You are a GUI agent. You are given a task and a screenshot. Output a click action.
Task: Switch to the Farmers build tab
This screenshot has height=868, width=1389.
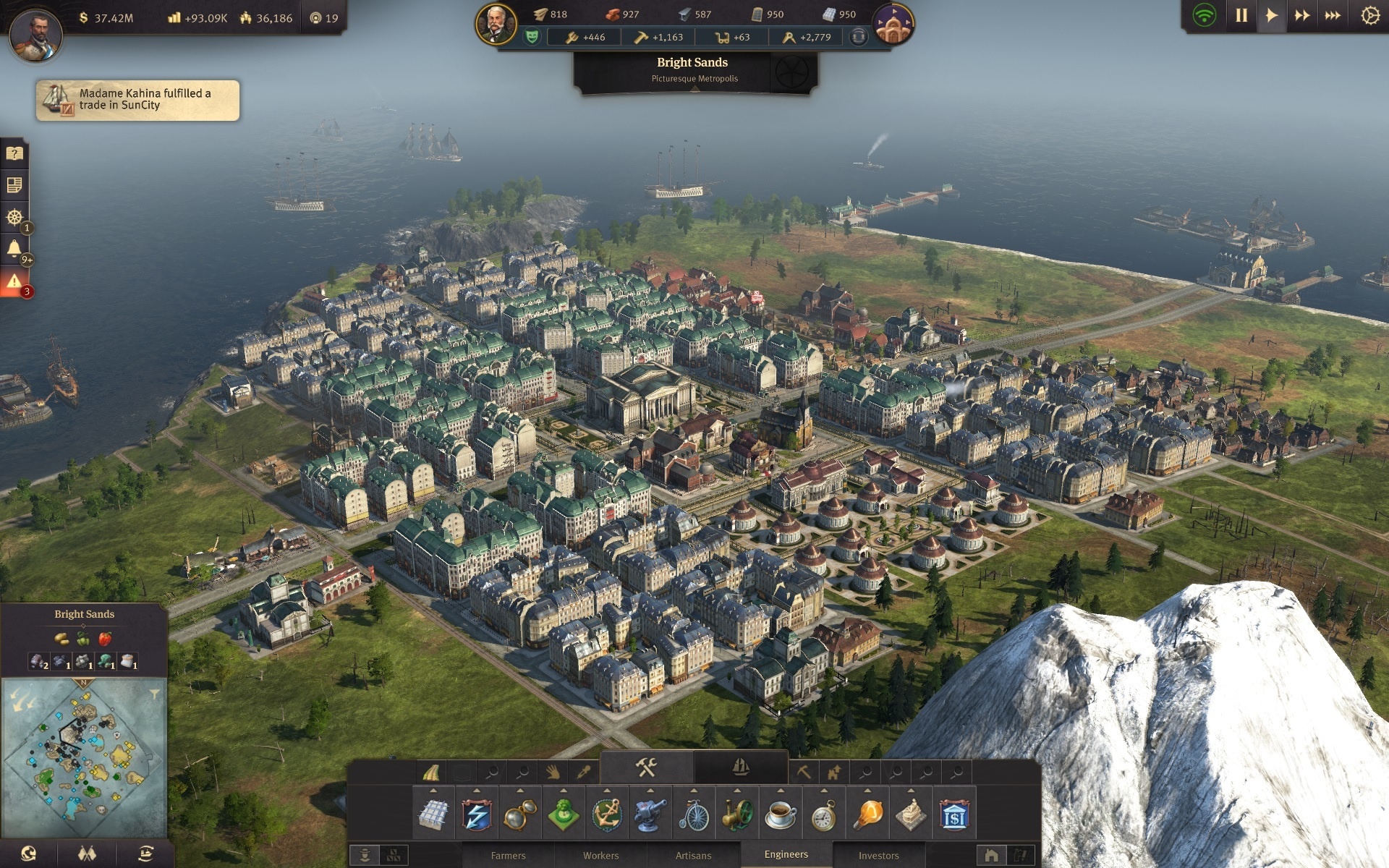[508, 855]
